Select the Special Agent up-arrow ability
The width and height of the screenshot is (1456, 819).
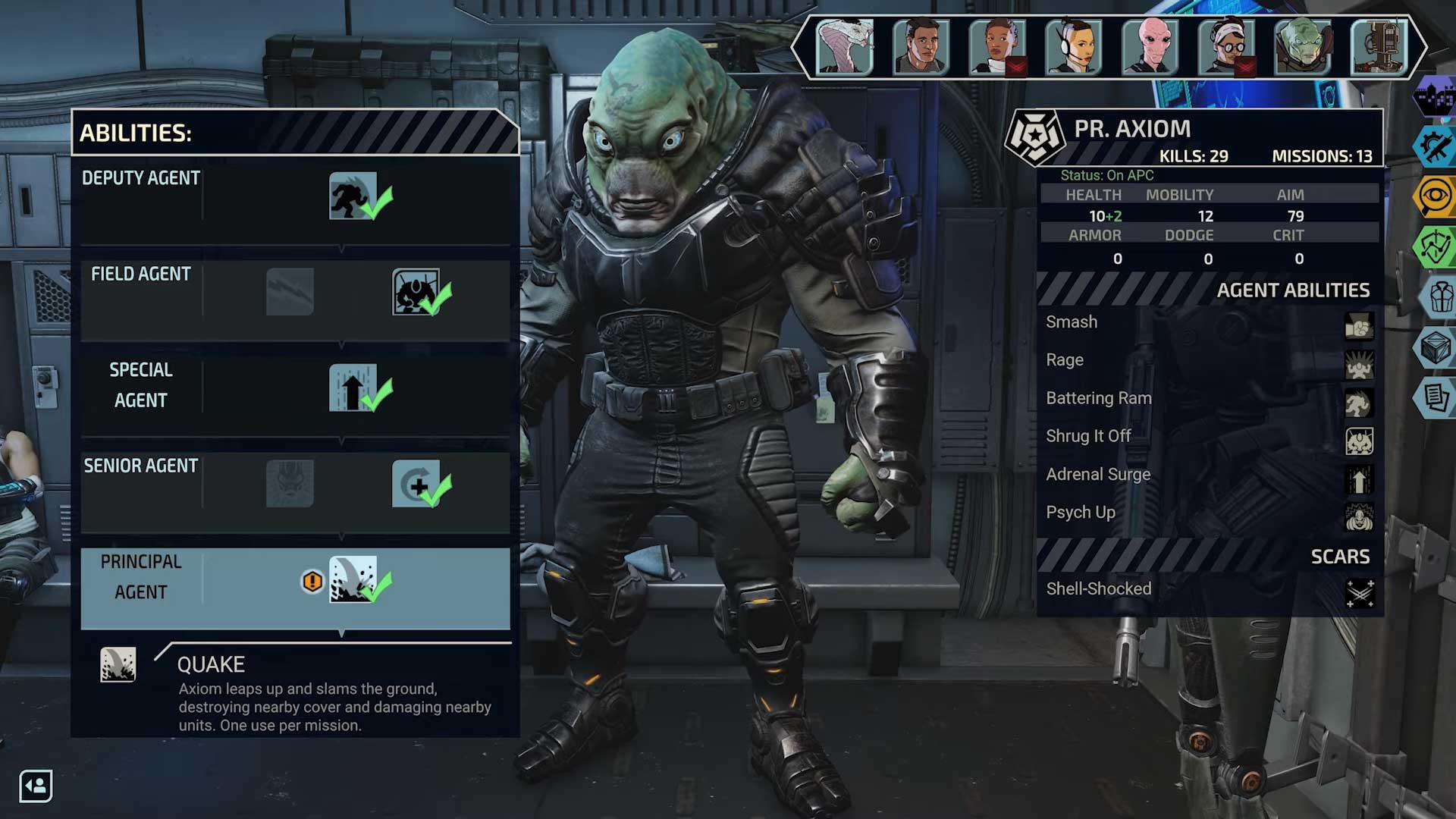click(353, 388)
